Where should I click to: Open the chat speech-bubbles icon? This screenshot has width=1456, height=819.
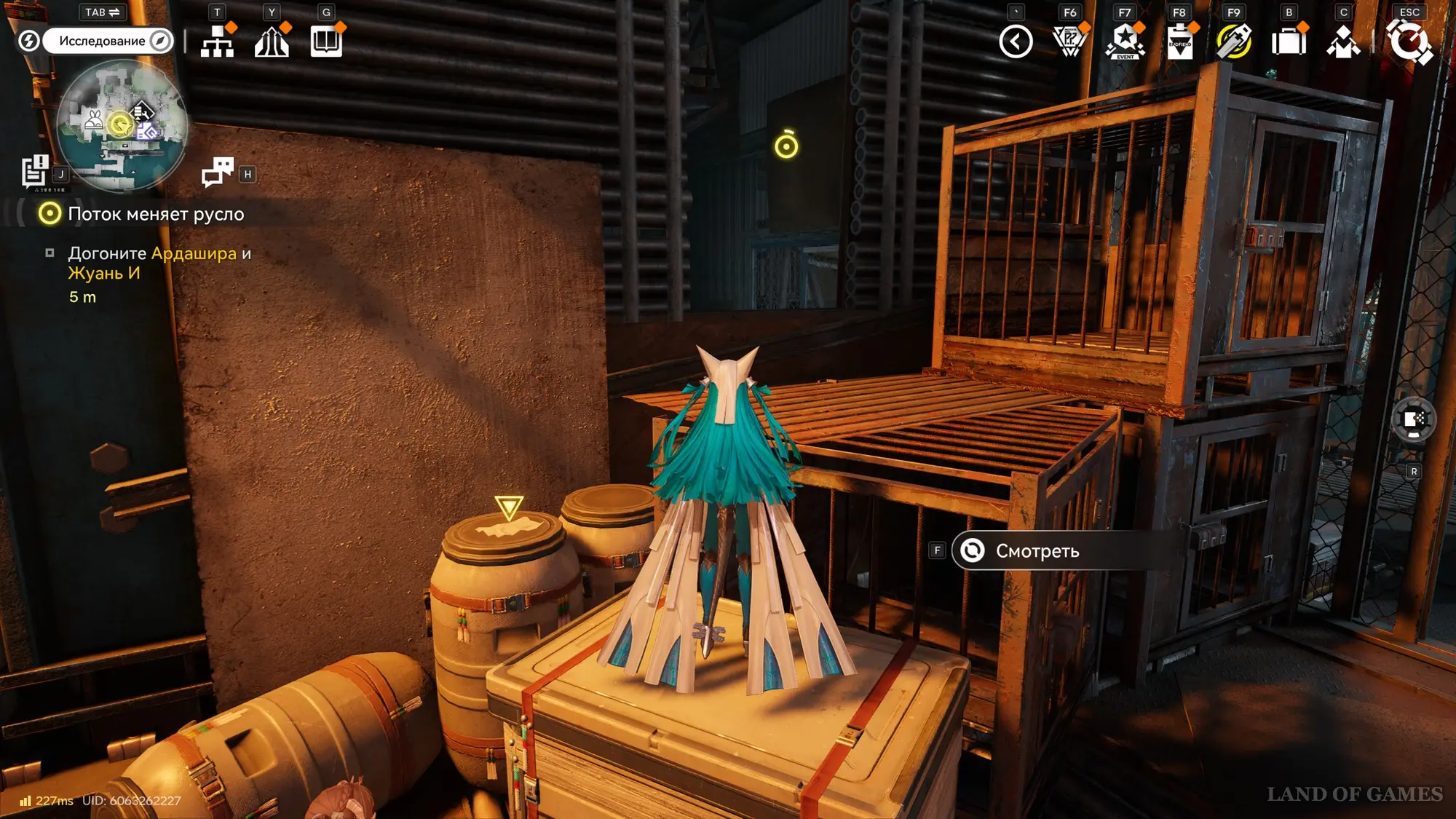[217, 173]
